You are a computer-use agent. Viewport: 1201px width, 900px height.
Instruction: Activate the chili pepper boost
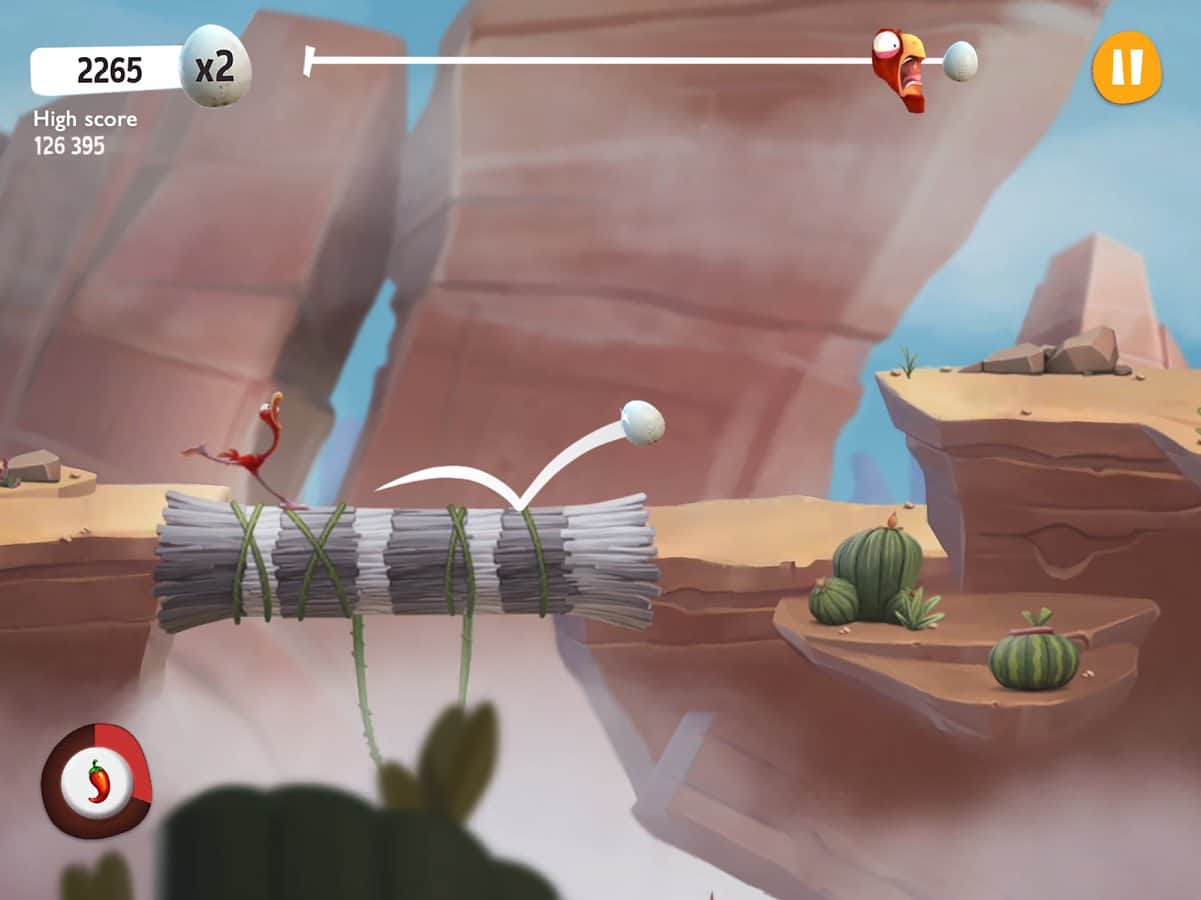96,780
